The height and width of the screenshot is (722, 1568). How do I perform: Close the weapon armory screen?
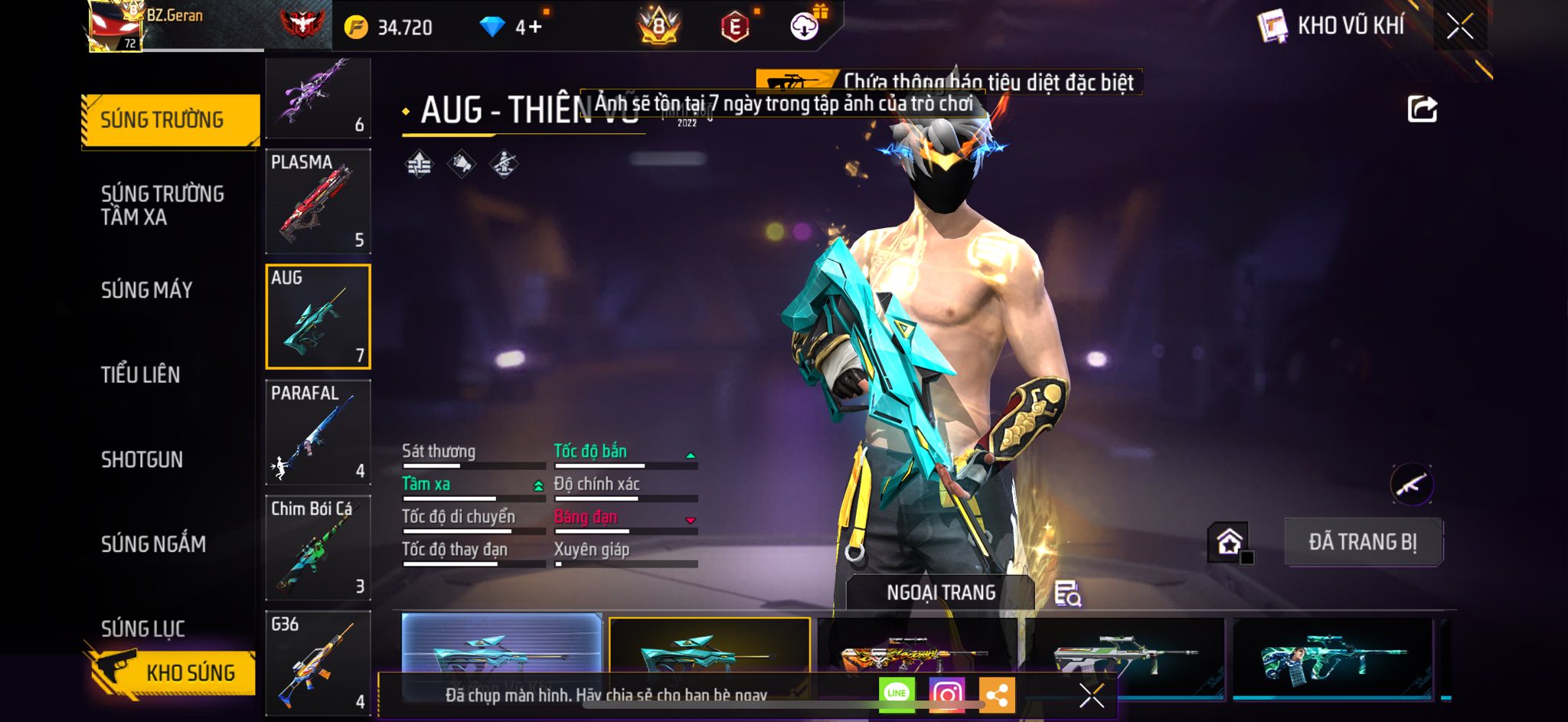click(x=1460, y=27)
